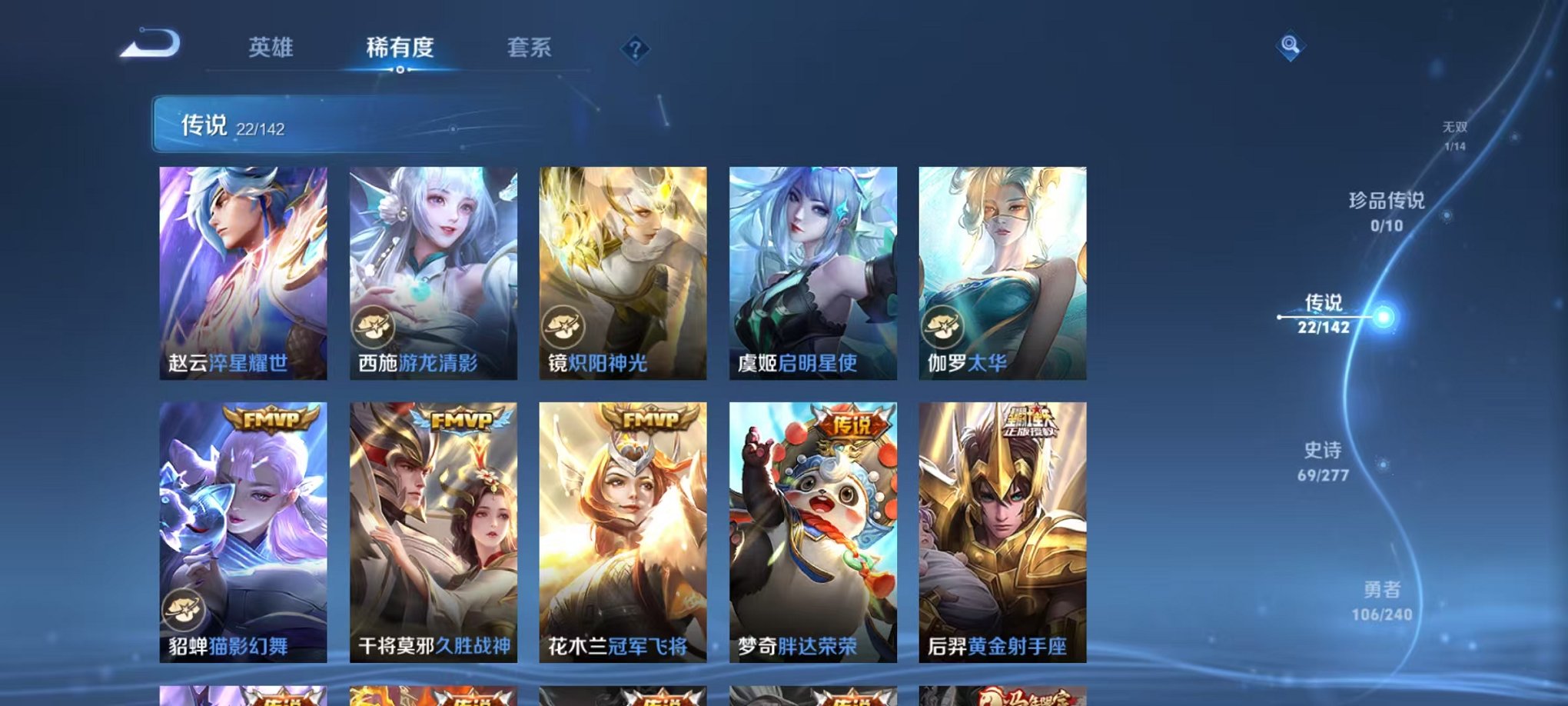Open the help question mark icon
The image size is (1568, 706).
click(x=635, y=50)
